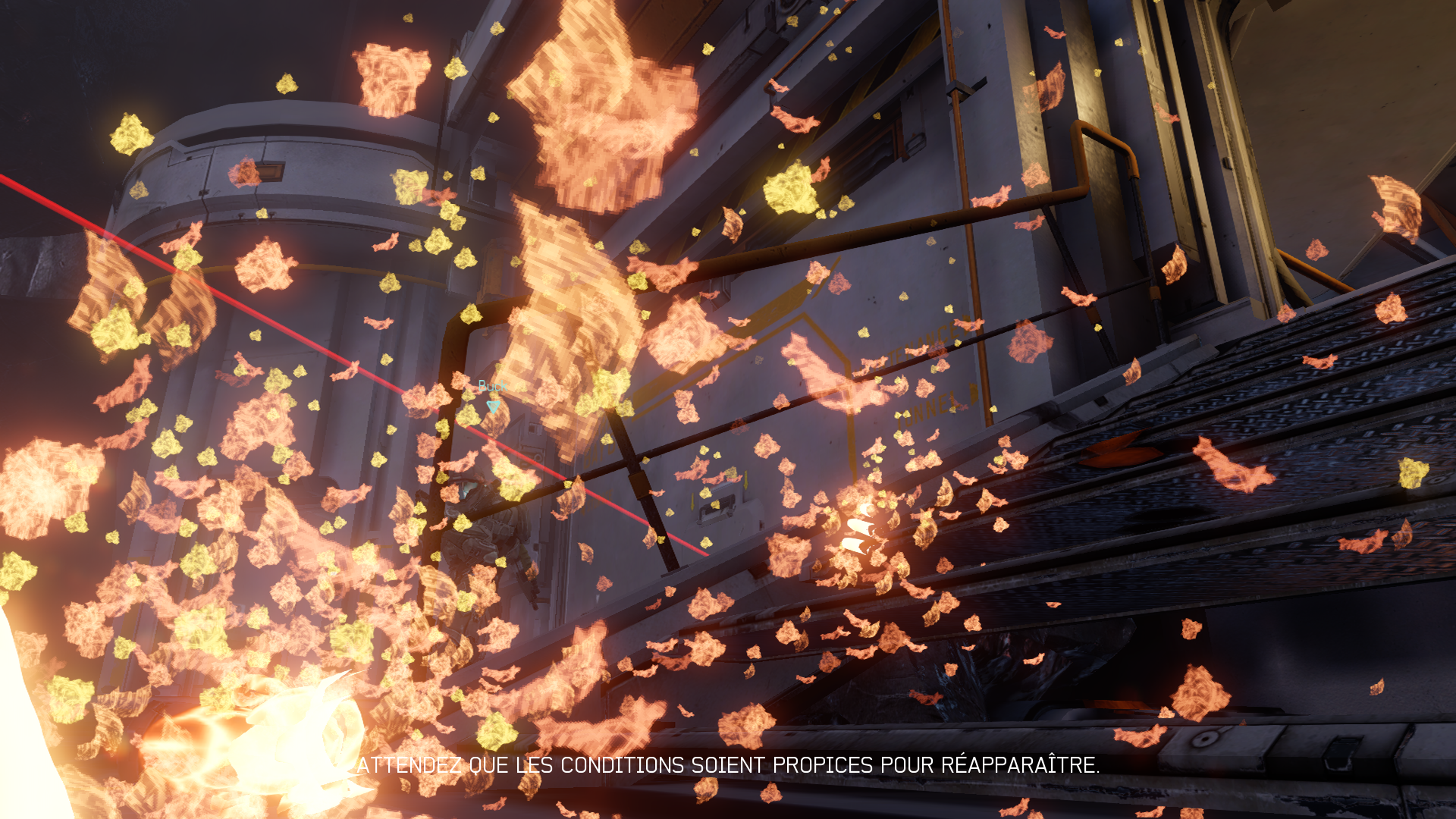Image resolution: width=1456 pixels, height=819 pixels.
Task: Select the Buck teammate marker
Action: (493, 406)
